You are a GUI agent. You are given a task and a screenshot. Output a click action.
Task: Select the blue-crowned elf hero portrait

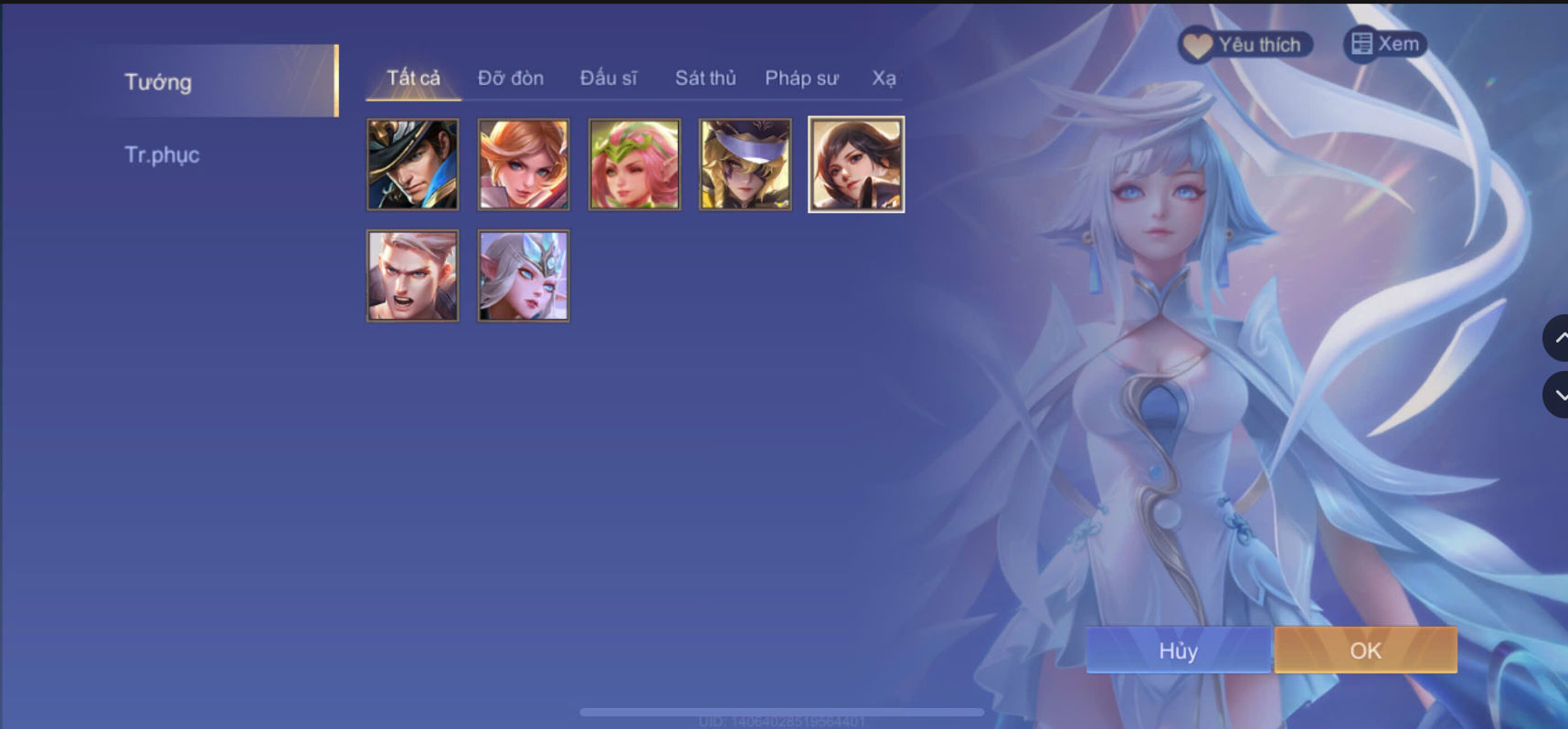click(524, 275)
